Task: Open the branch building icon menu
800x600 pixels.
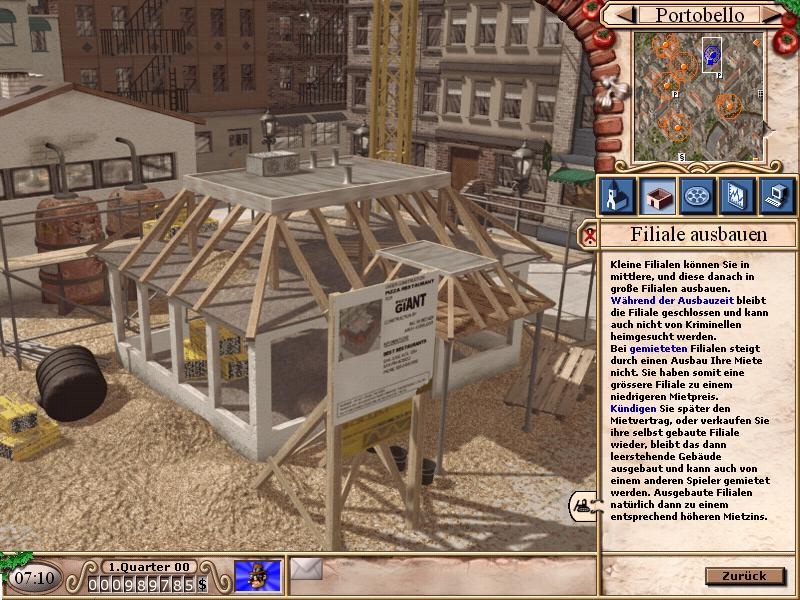Action: click(x=656, y=196)
